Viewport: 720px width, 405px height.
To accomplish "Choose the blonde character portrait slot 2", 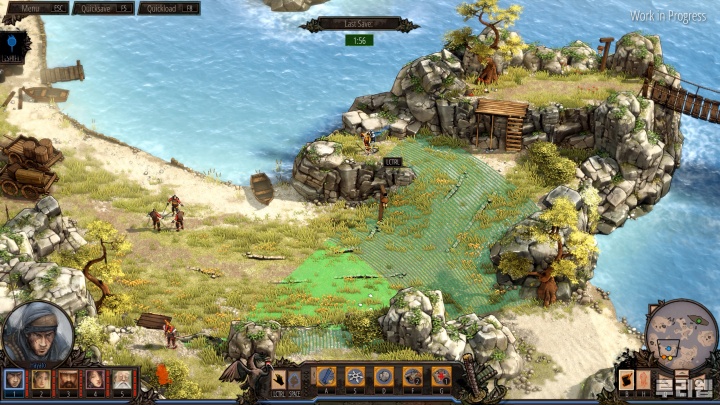I will pyautogui.click(x=41, y=379).
